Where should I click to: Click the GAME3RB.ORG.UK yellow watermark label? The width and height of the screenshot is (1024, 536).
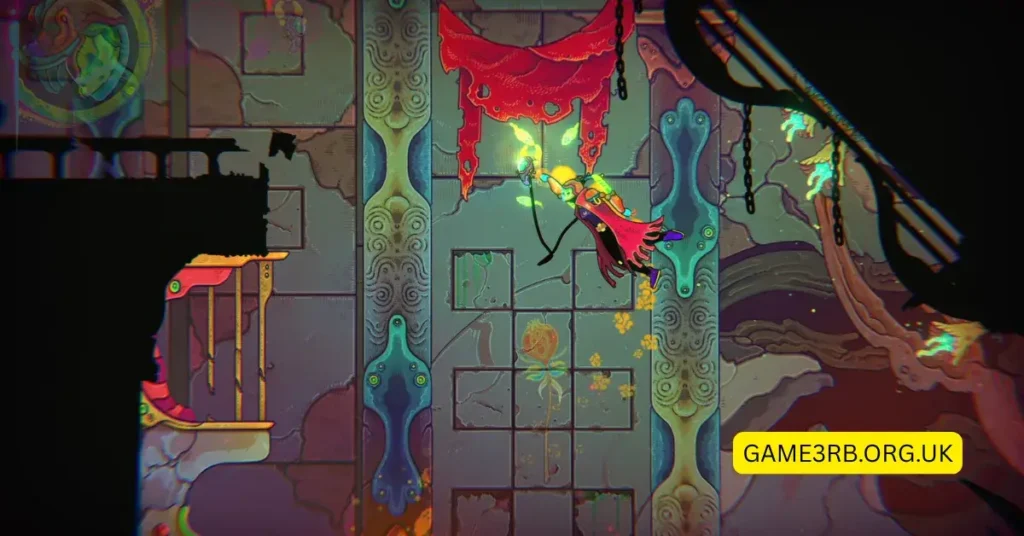tap(847, 452)
